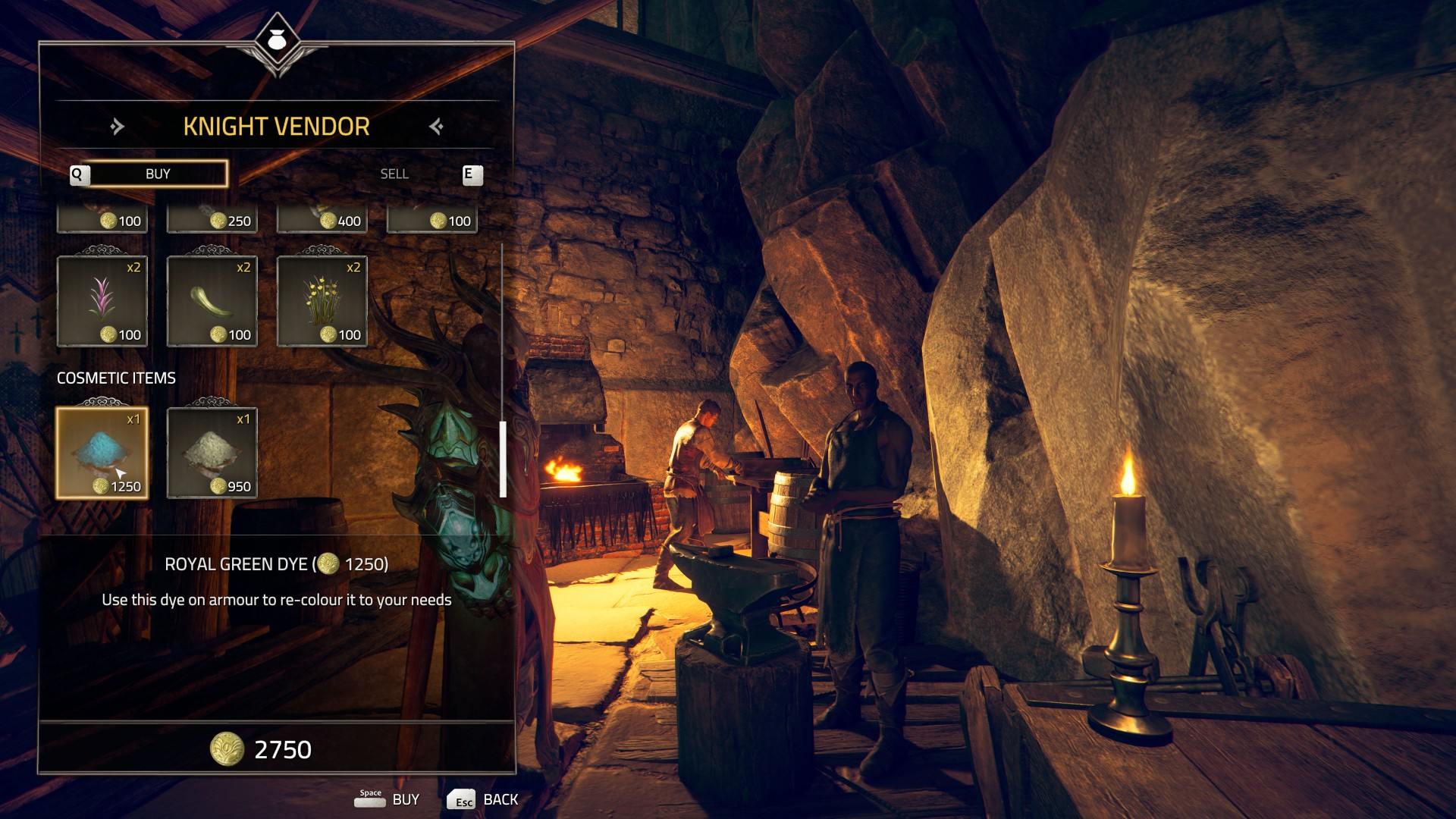Select the green curved horn item

click(x=212, y=302)
